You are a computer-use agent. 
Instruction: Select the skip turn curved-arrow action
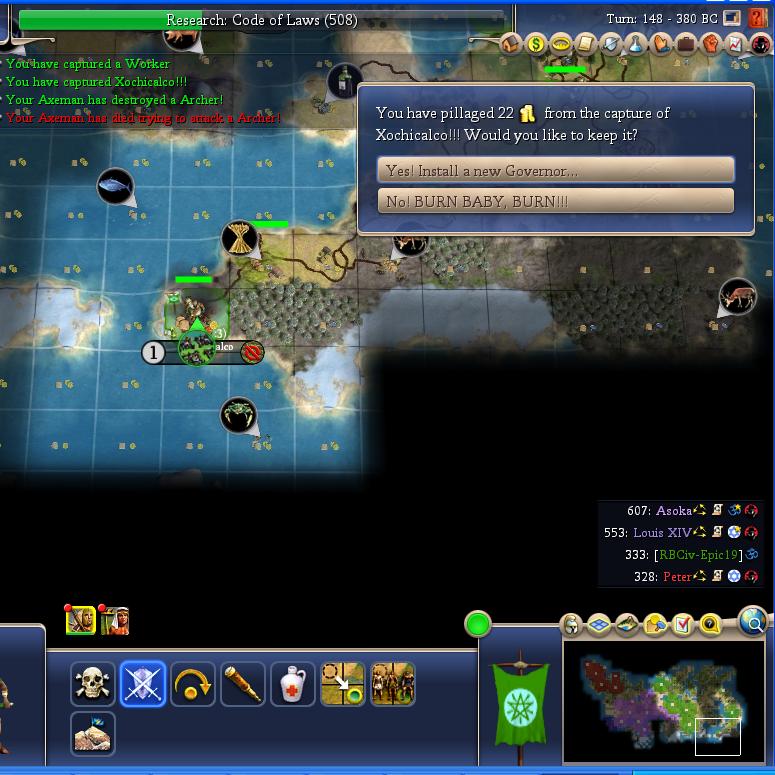coord(192,684)
